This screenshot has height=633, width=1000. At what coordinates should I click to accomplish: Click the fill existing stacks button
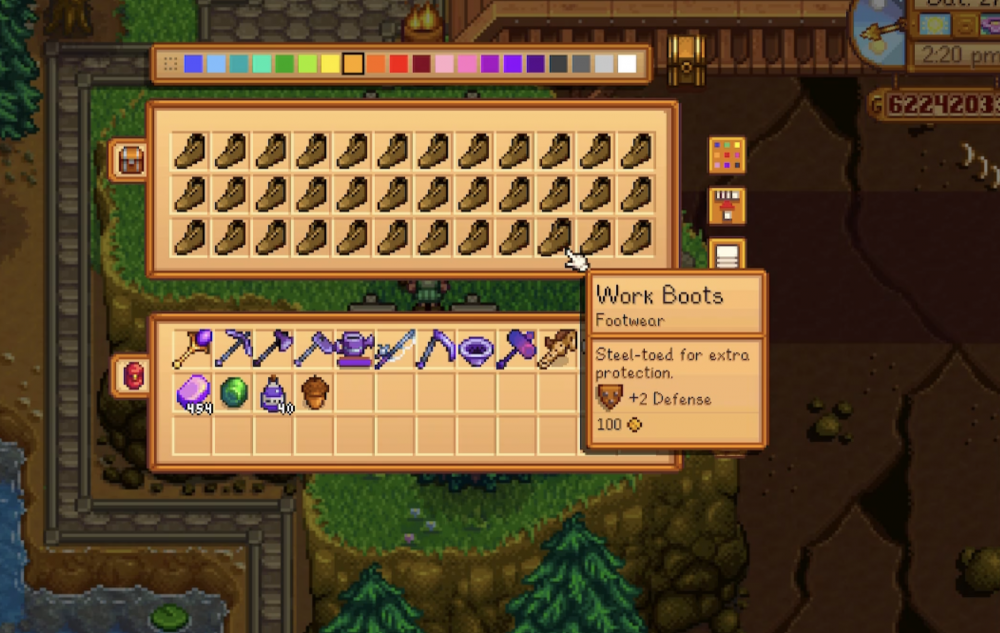pyautogui.click(x=727, y=206)
